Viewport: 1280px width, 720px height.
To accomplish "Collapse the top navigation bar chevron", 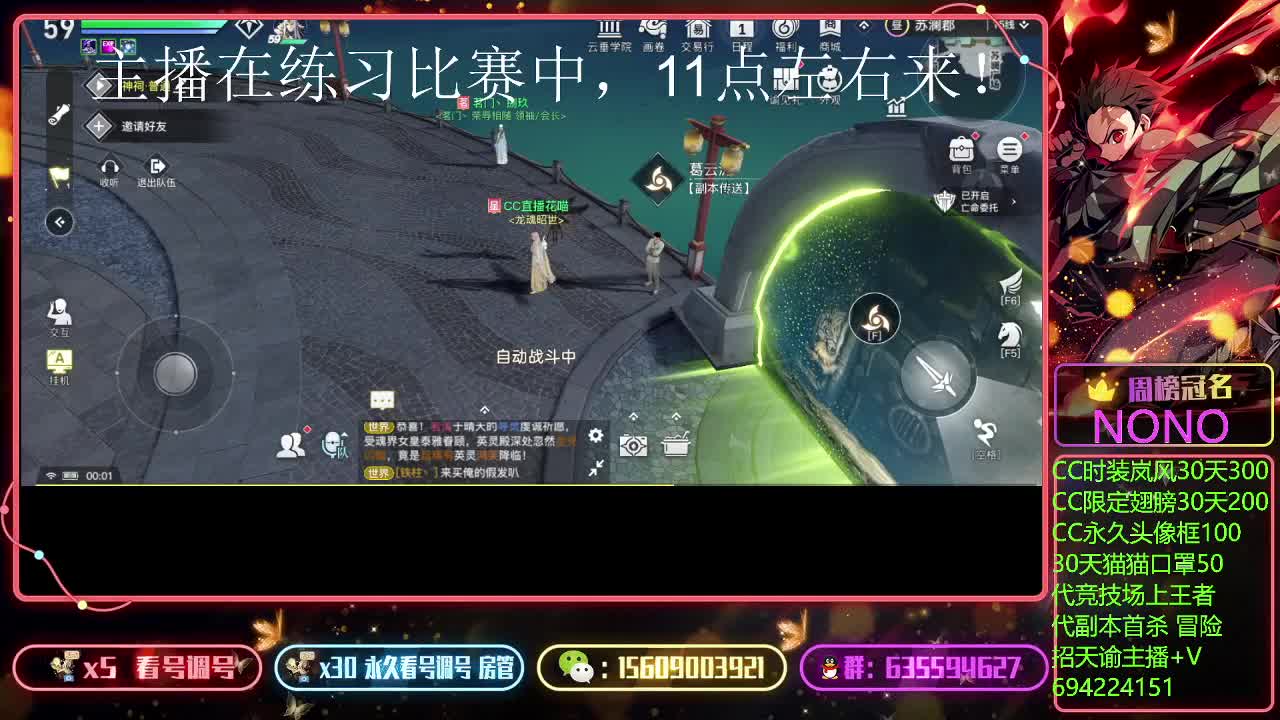I will [x=863, y=25].
